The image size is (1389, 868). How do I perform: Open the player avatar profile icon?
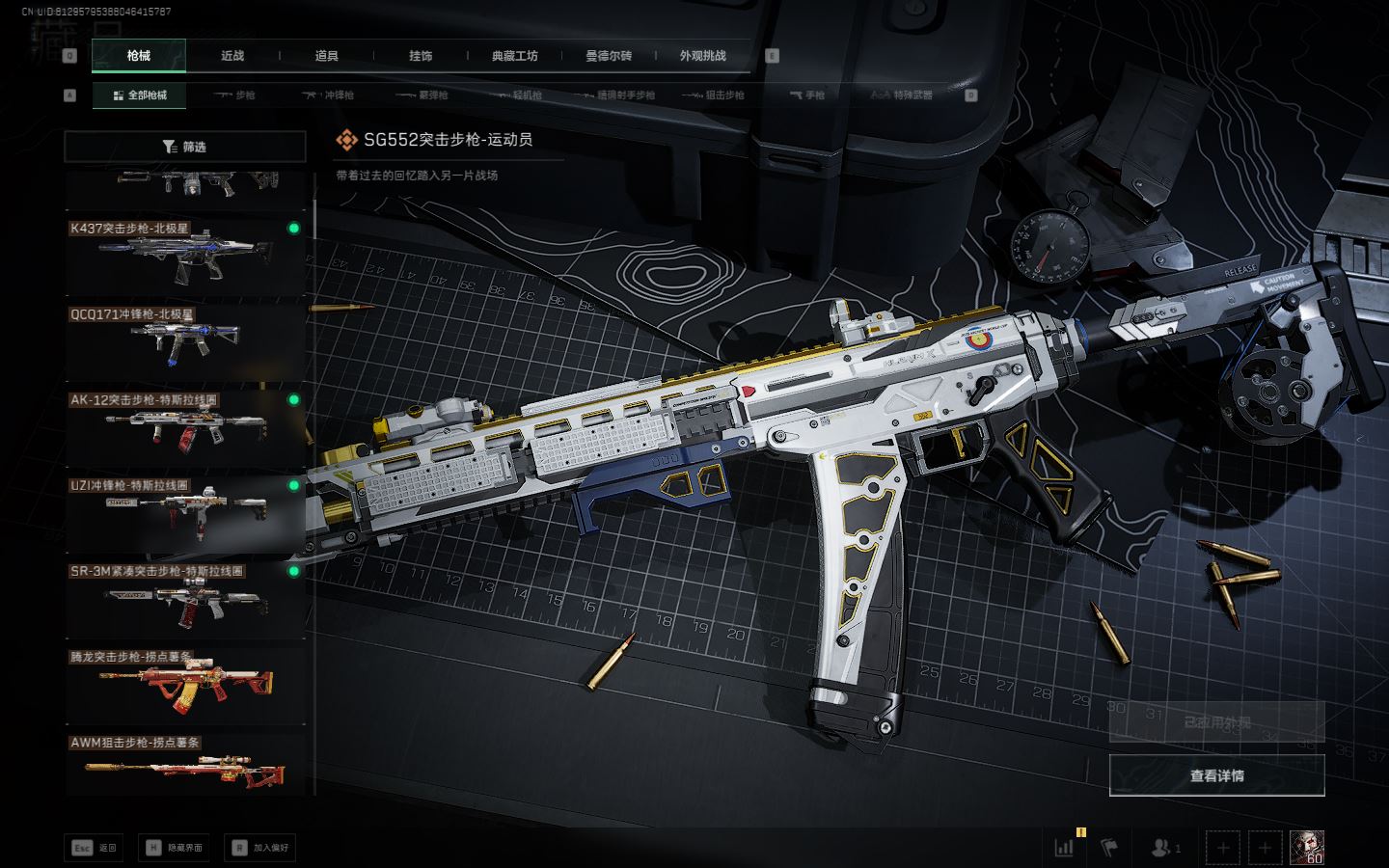click(x=1307, y=848)
